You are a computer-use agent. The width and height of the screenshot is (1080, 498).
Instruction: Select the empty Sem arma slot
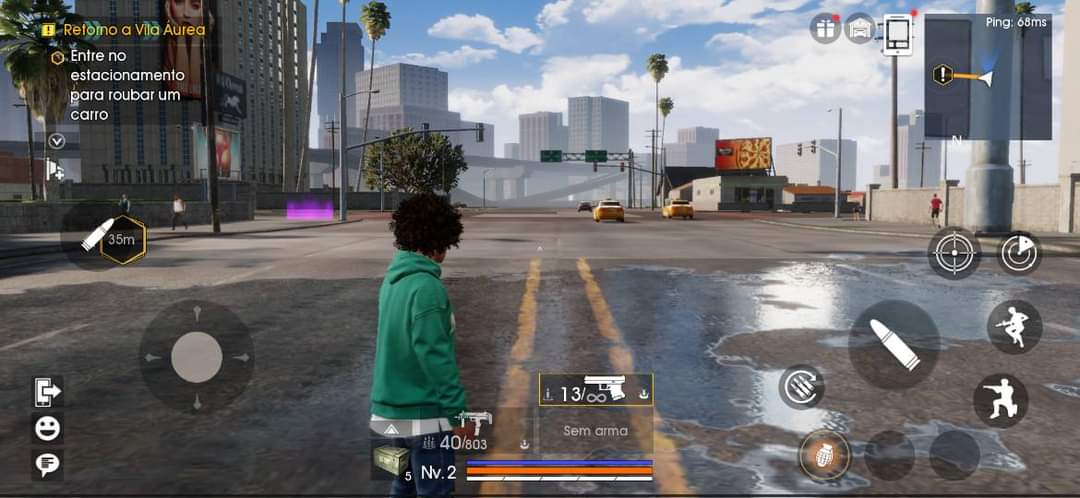click(x=596, y=432)
